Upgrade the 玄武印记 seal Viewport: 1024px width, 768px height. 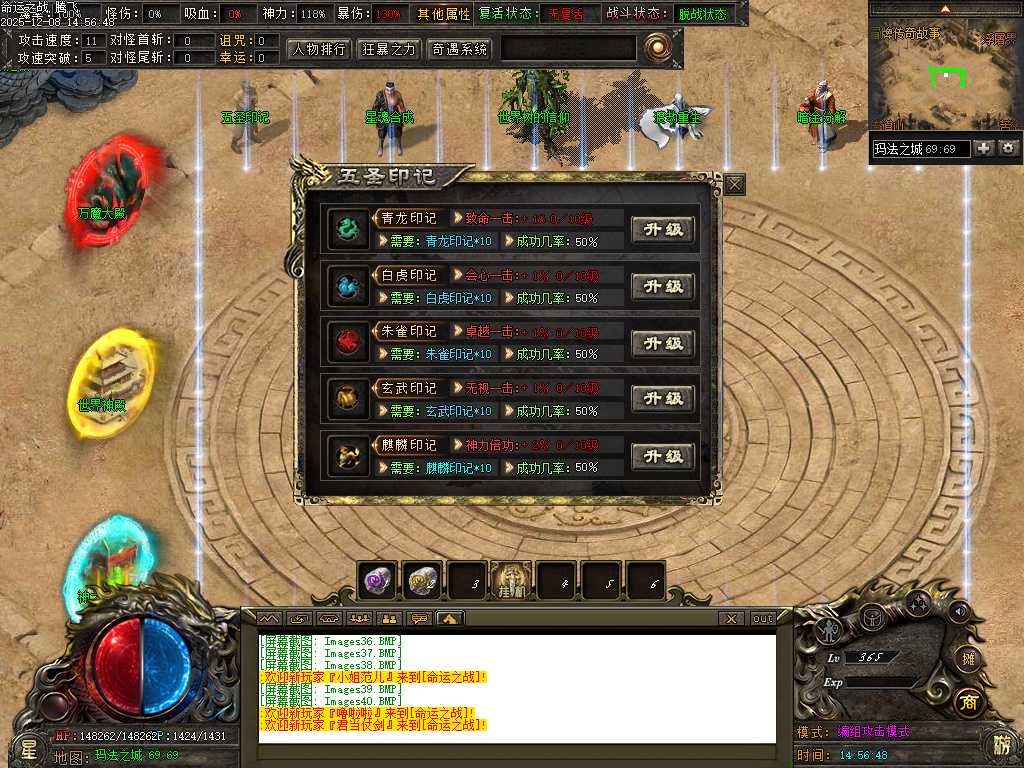(662, 399)
